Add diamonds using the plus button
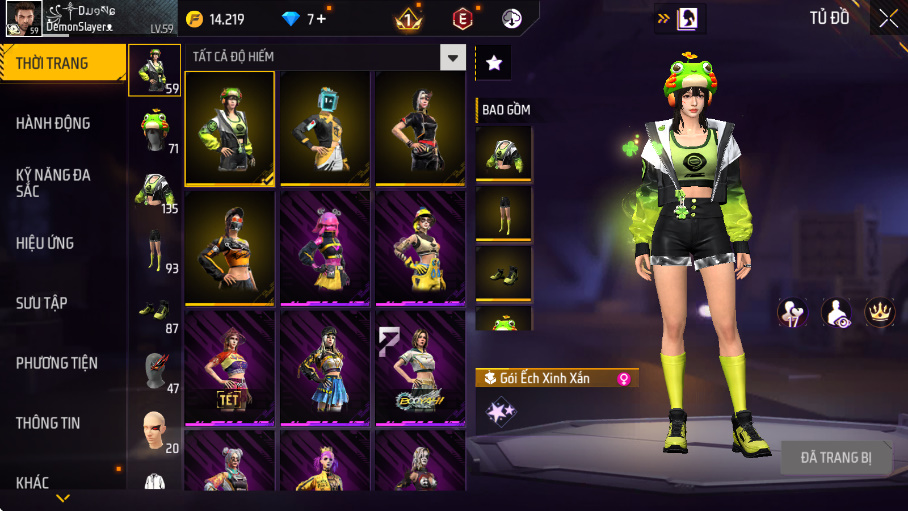 tap(320, 19)
